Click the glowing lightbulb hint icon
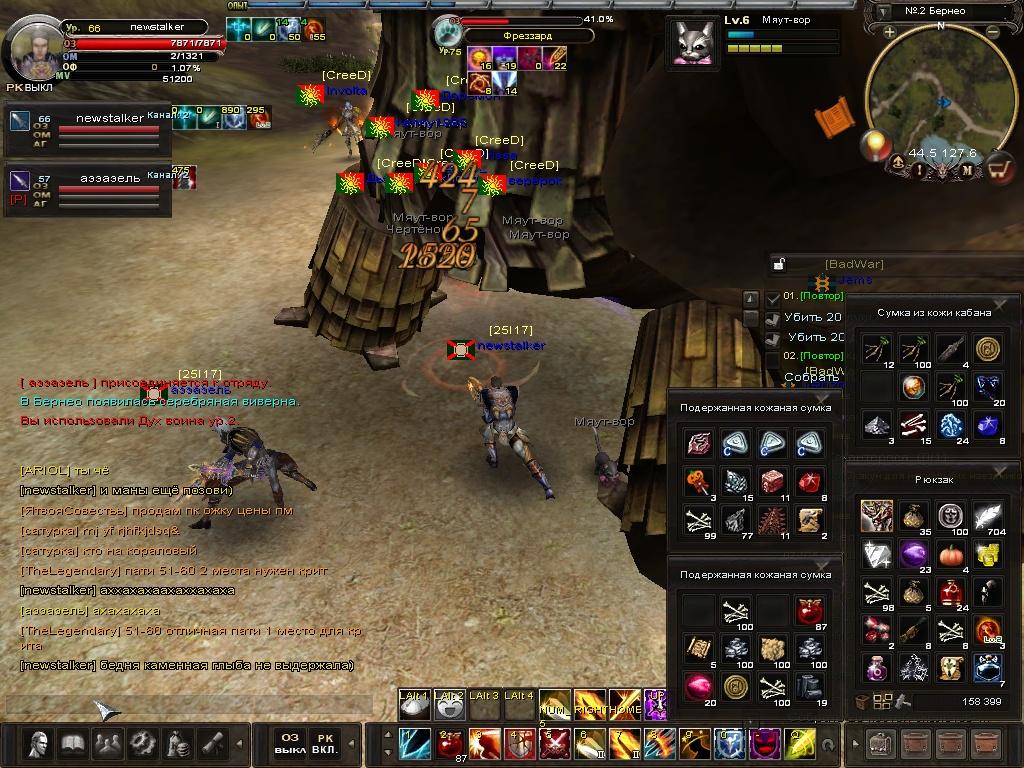 click(875, 145)
